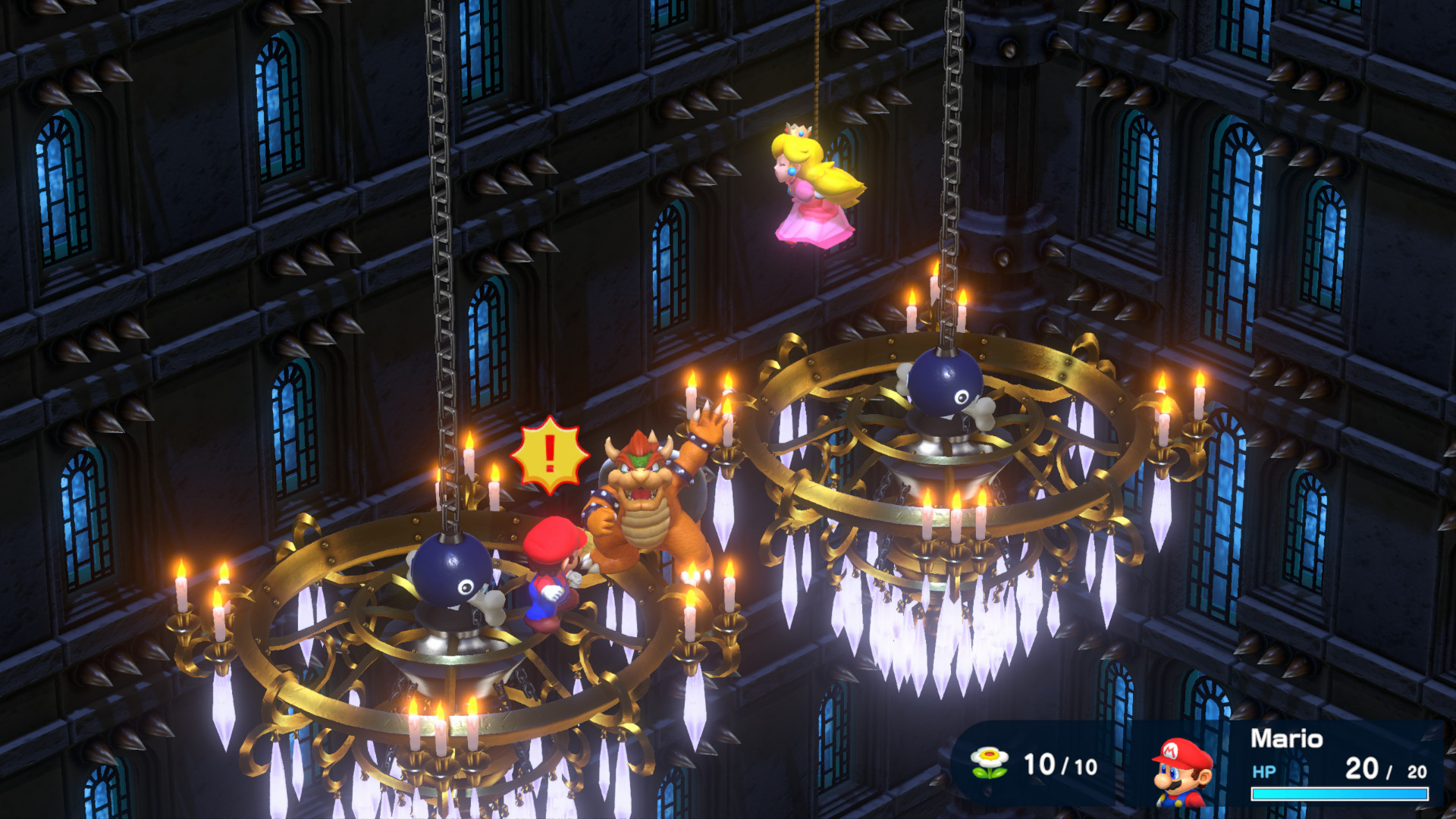Select Mario's portrait in the party panel
This screenshot has height=819, width=1456.
[1182, 770]
